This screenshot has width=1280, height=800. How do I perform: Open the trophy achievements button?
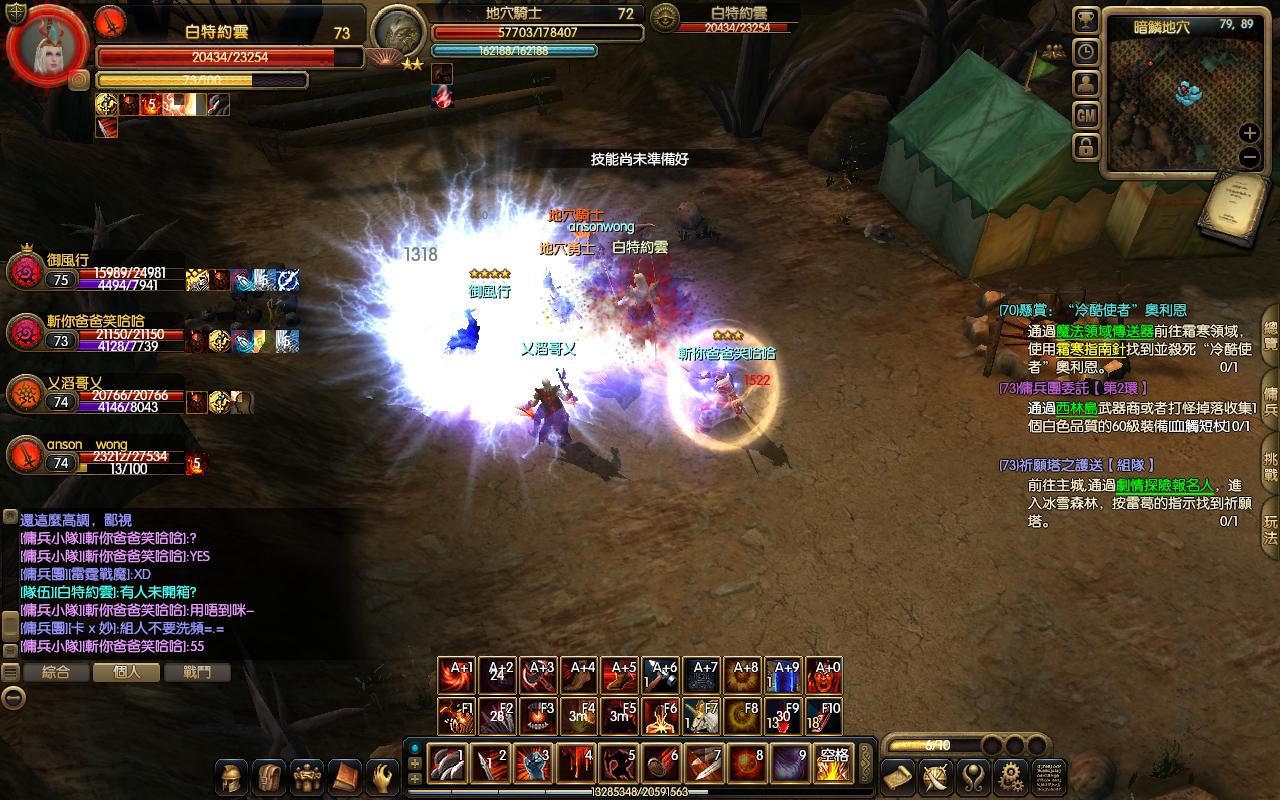pyautogui.click(x=1086, y=19)
